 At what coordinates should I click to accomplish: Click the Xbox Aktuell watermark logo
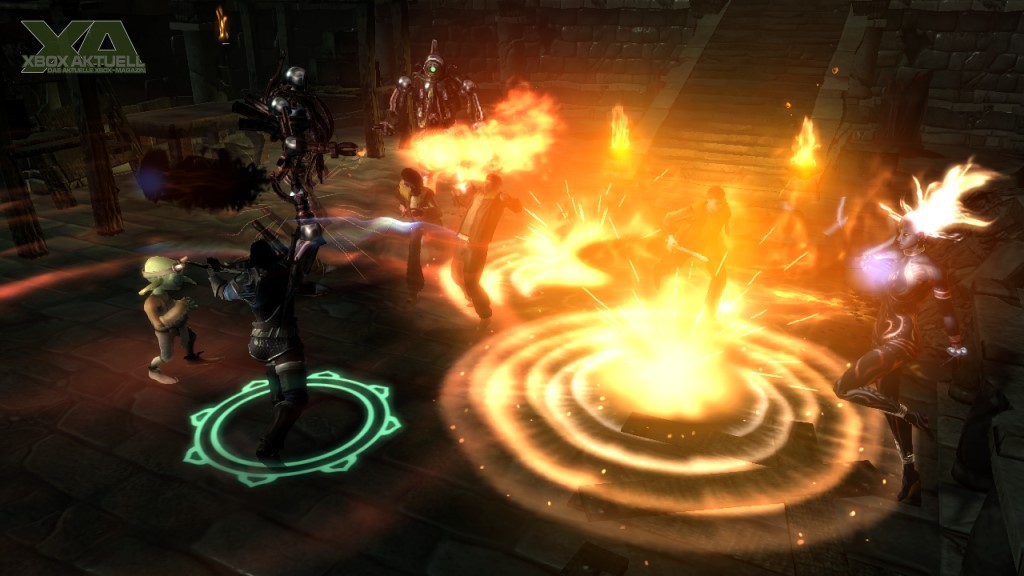click(x=83, y=46)
